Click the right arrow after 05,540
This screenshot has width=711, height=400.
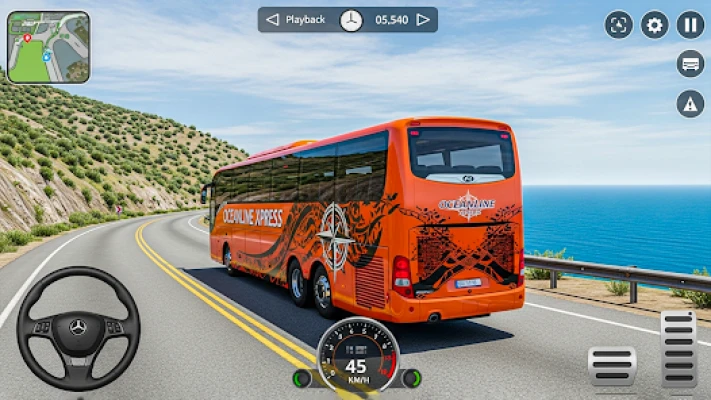423,20
